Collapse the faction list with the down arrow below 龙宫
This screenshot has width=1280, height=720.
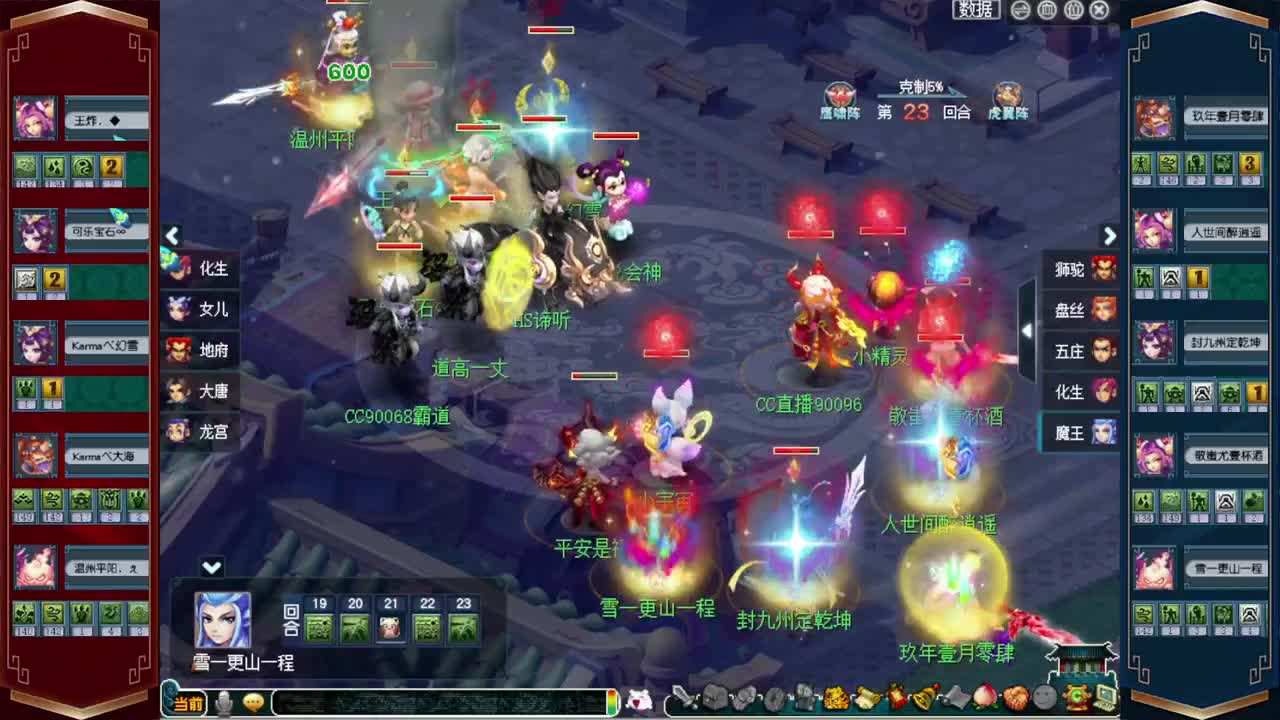211,566
